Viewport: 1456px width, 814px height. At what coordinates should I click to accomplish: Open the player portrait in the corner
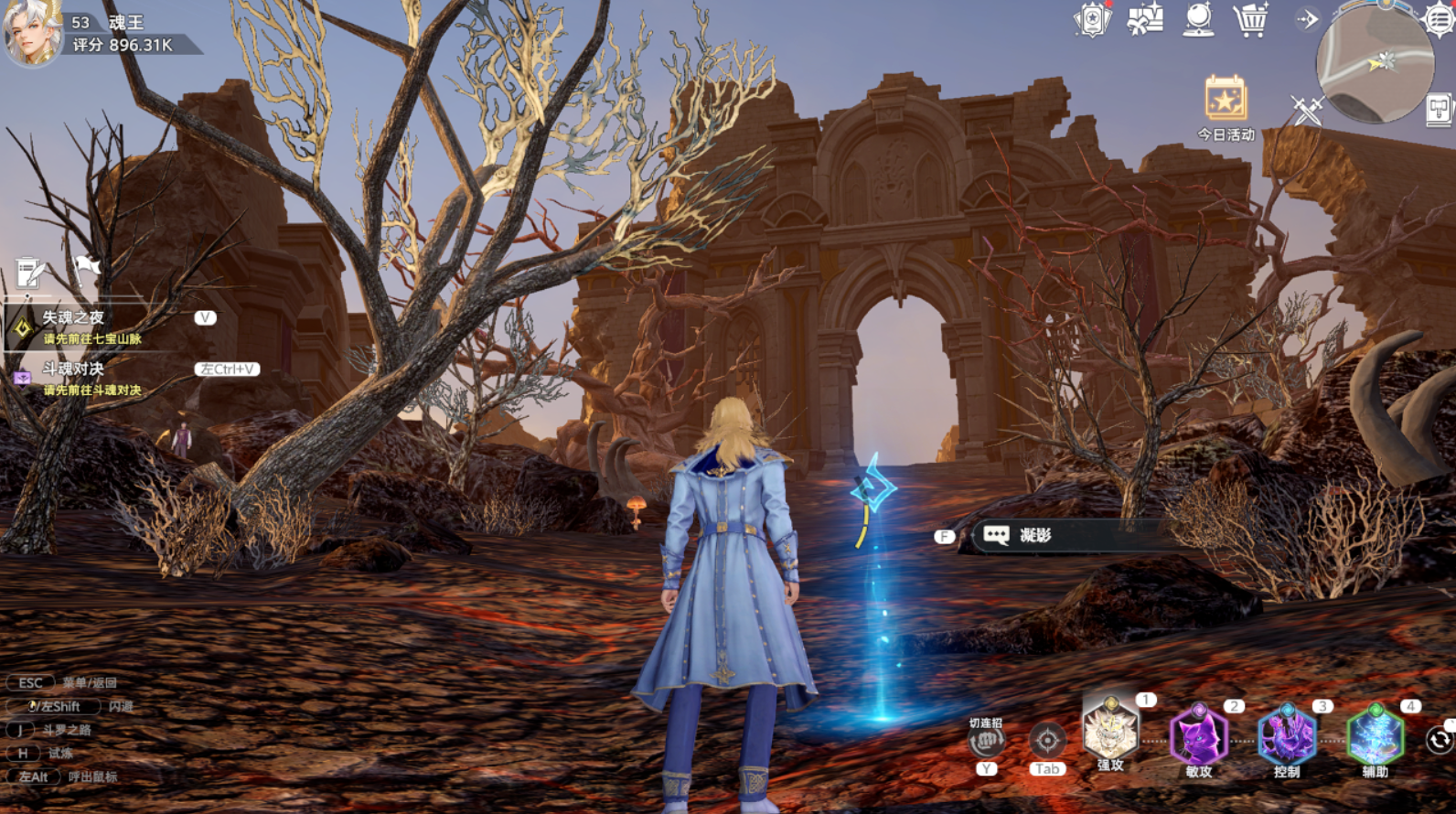point(32,35)
